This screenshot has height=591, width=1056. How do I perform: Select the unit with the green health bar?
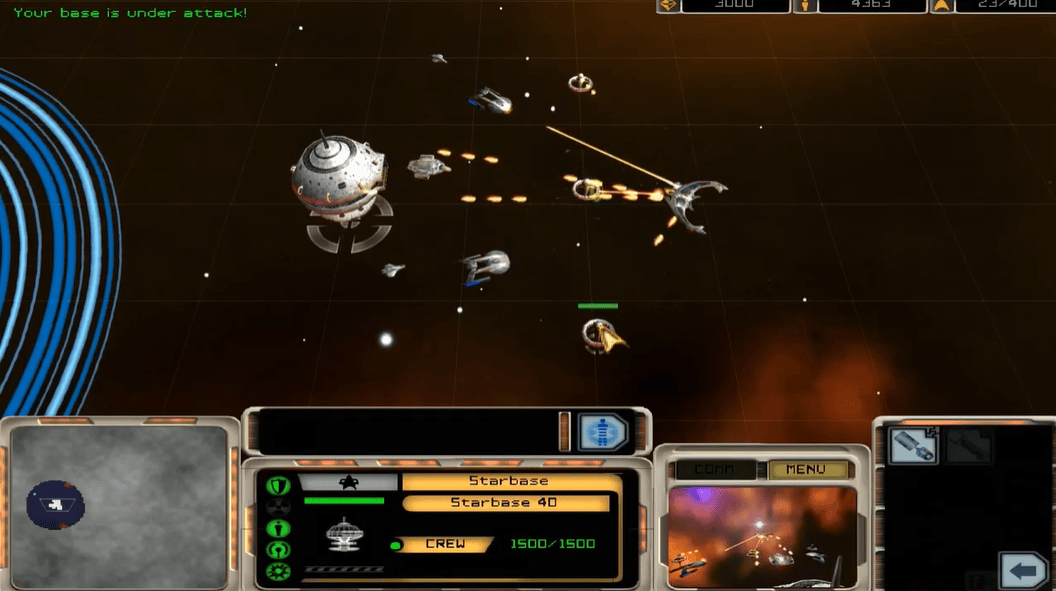(603, 335)
